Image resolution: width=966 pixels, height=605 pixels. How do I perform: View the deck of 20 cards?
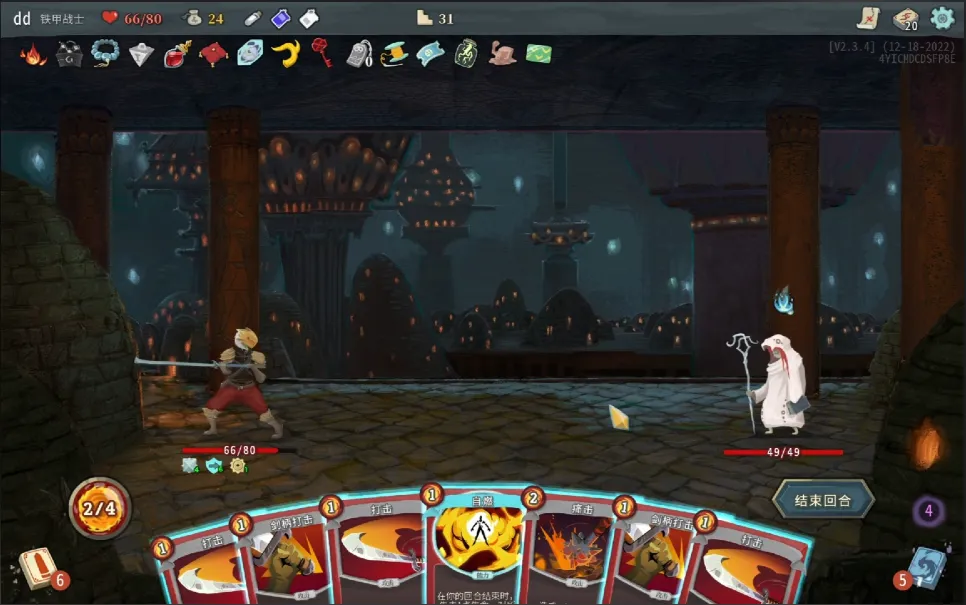[x=905, y=19]
